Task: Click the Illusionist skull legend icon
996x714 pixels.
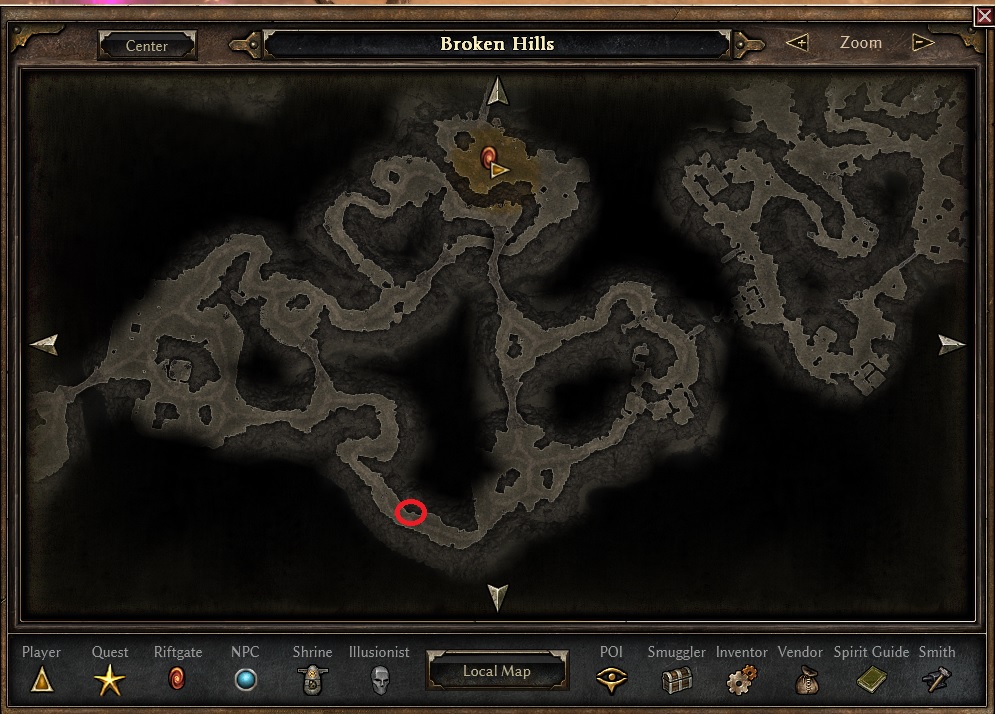Action: [x=379, y=681]
